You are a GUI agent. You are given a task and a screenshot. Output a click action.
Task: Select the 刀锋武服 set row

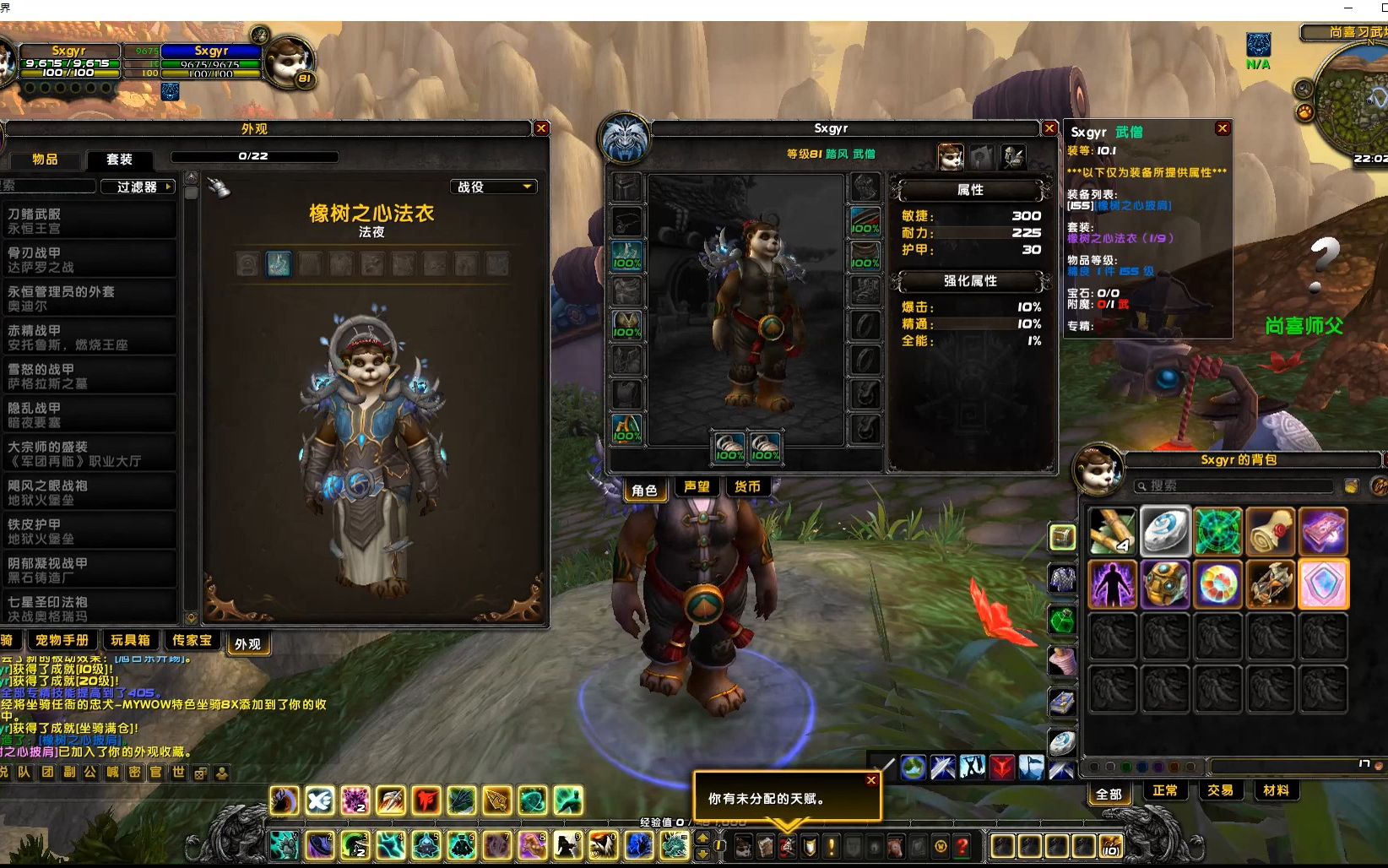click(89, 221)
